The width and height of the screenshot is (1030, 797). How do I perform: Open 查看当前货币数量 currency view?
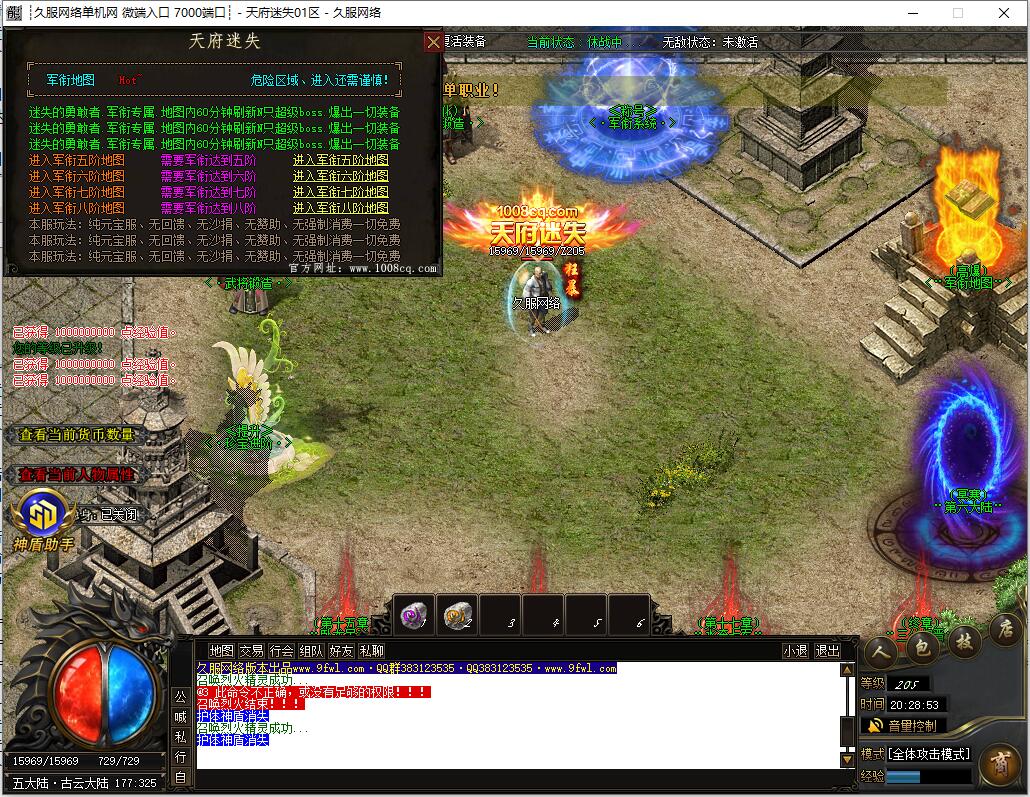[76, 435]
